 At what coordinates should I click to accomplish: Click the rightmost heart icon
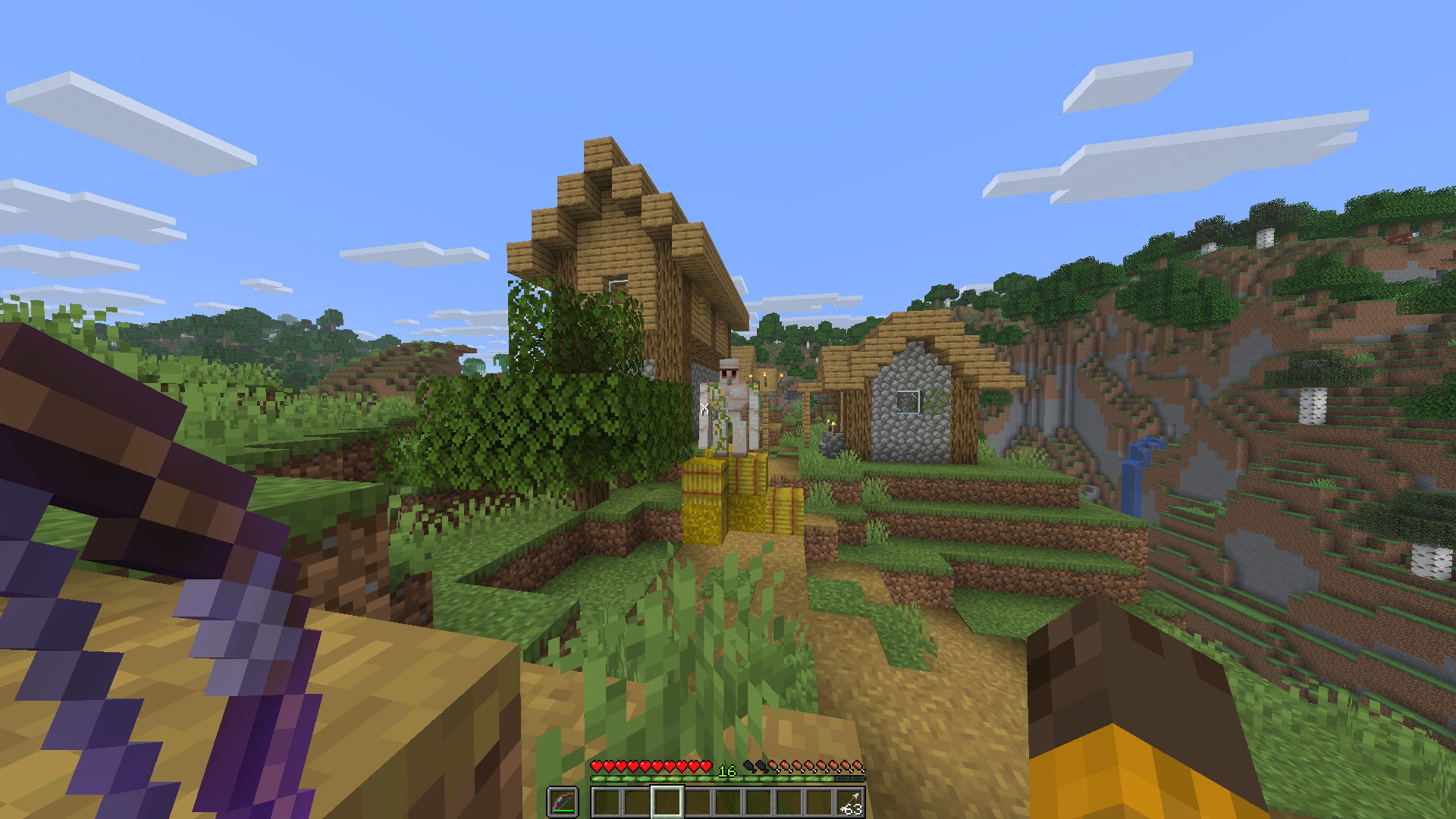pyautogui.click(x=705, y=767)
